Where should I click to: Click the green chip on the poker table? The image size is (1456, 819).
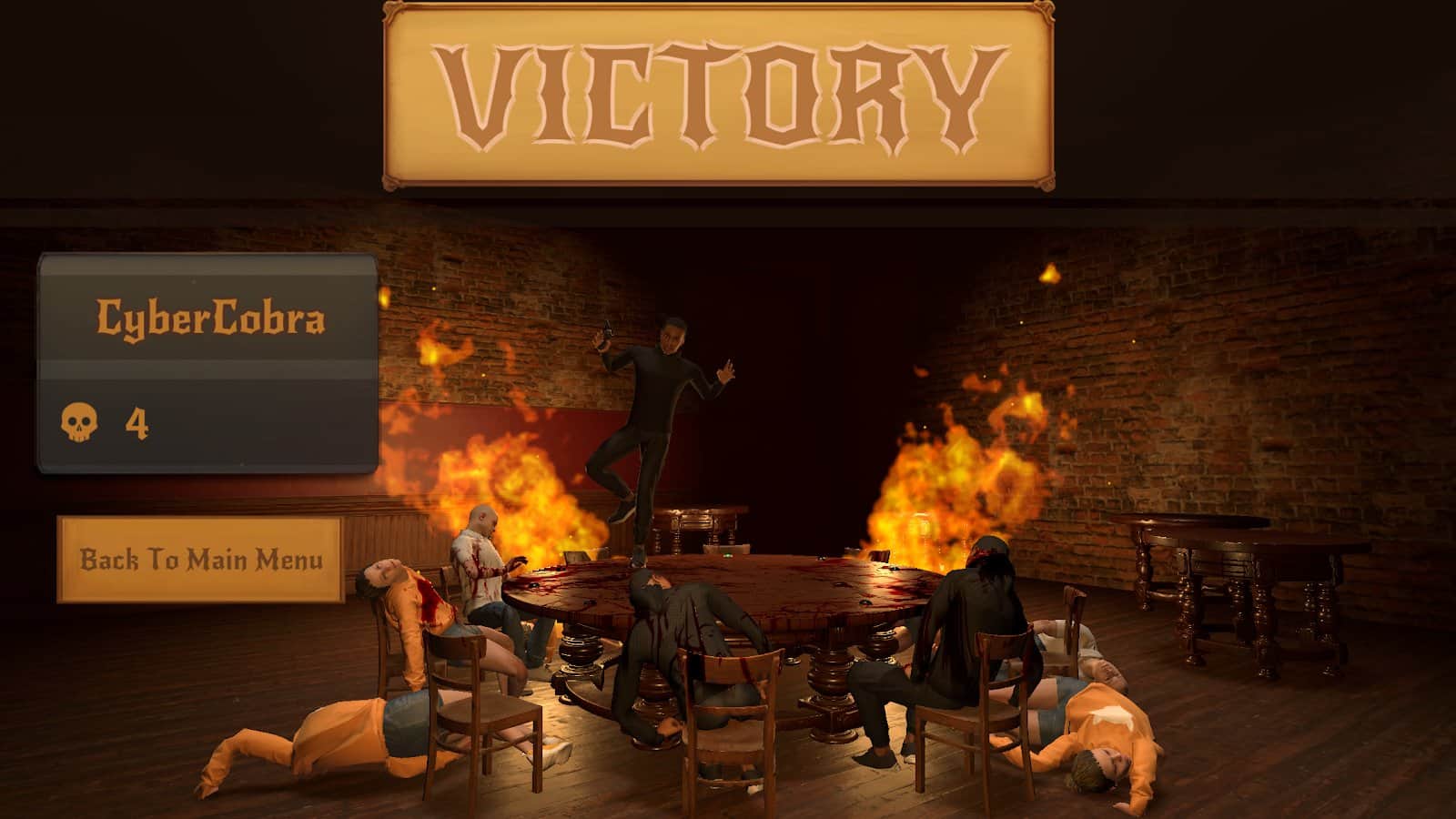(728, 555)
